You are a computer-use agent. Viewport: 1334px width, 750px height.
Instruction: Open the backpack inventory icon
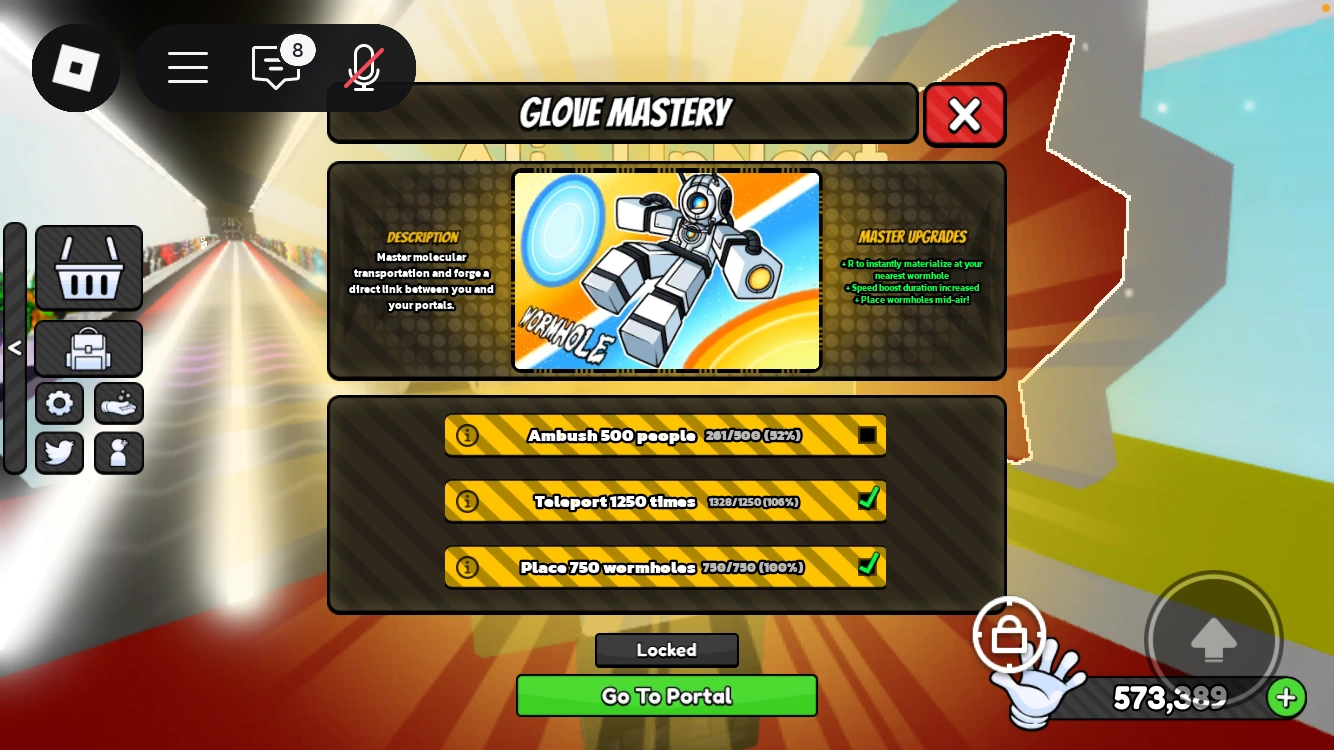pos(88,349)
